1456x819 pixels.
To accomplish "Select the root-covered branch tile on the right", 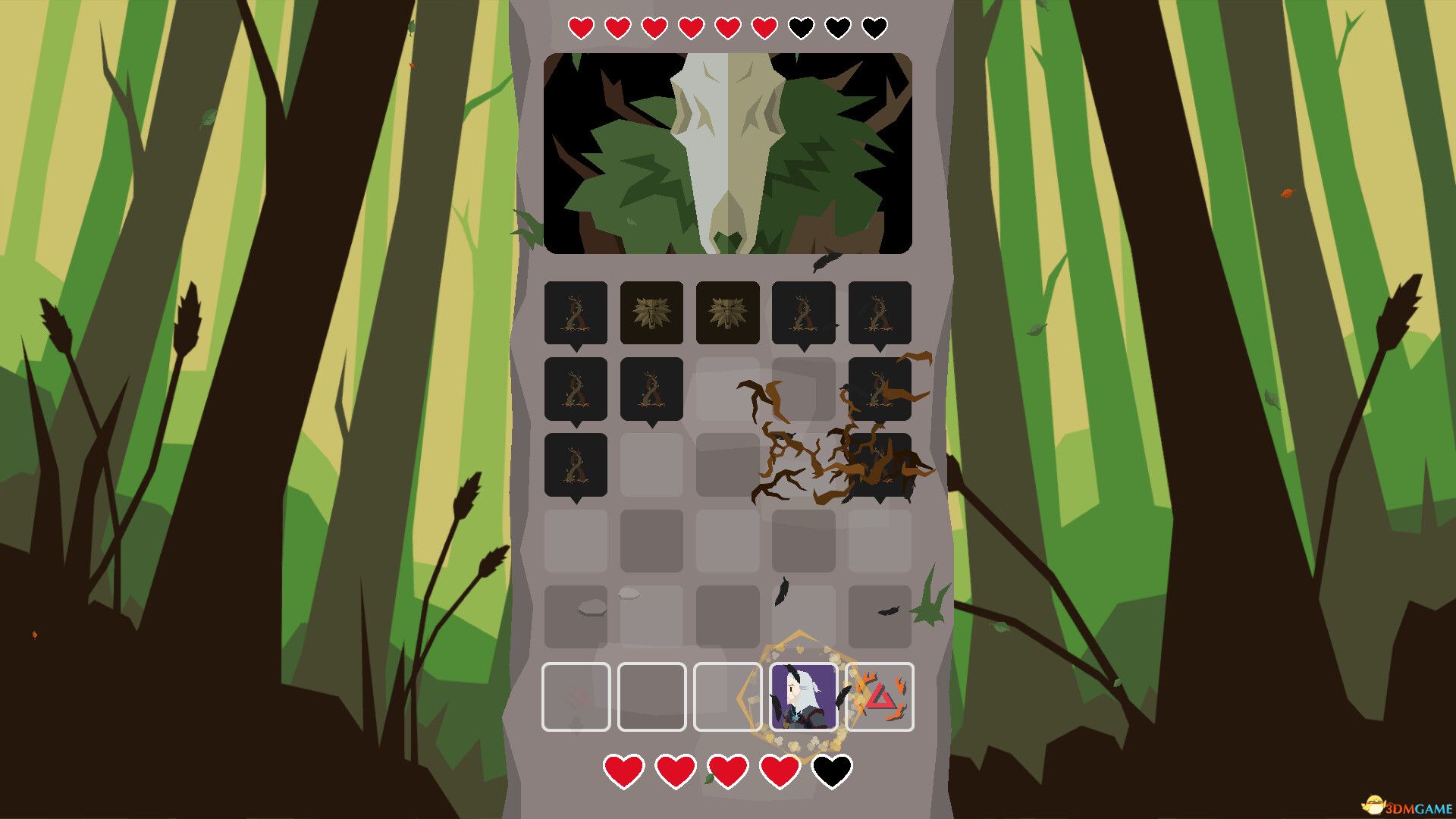I will [882, 390].
